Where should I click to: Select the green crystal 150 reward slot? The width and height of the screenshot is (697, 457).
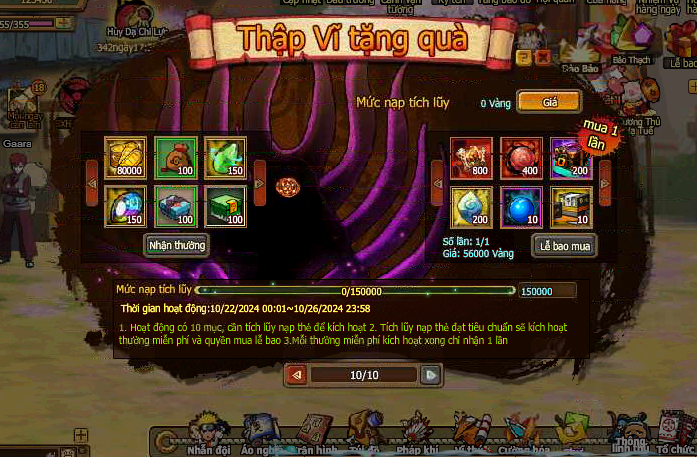tap(225, 158)
